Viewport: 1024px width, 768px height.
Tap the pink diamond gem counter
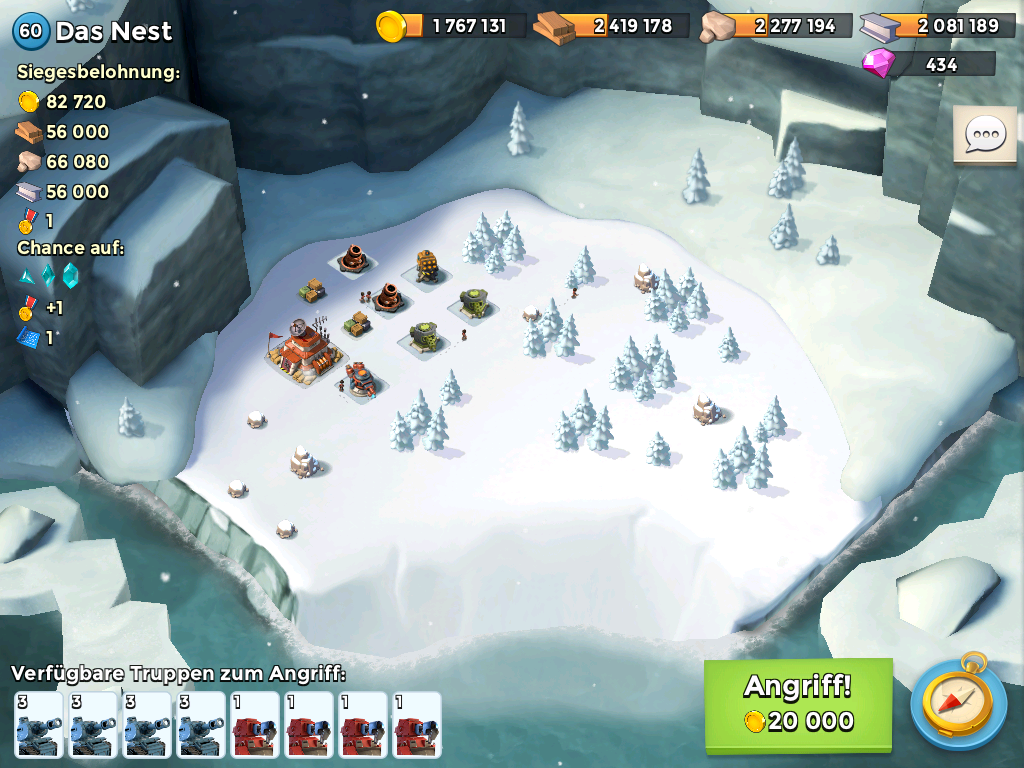pos(928,64)
